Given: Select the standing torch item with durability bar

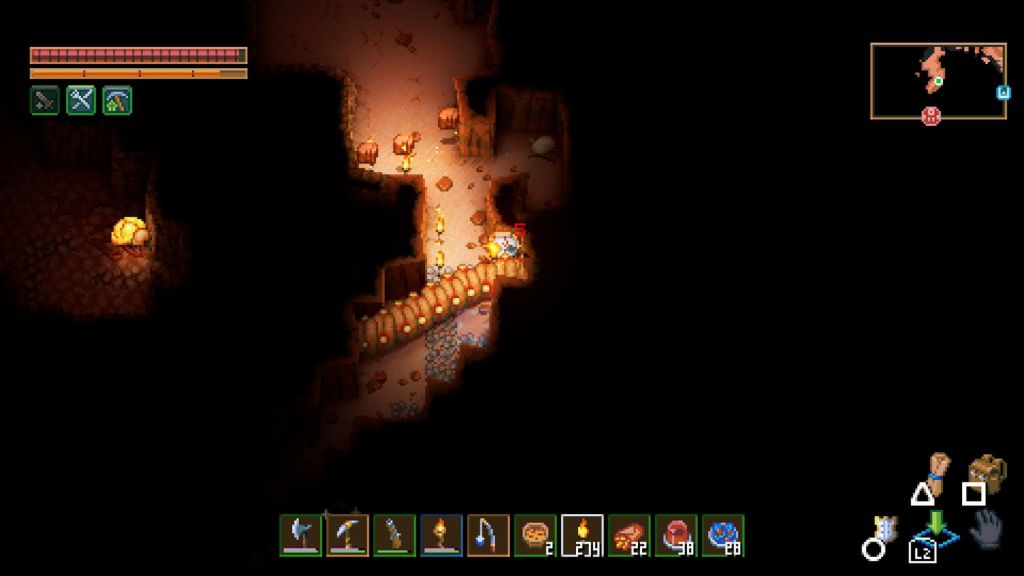Looking at the screenshot, I should point(441,535).
